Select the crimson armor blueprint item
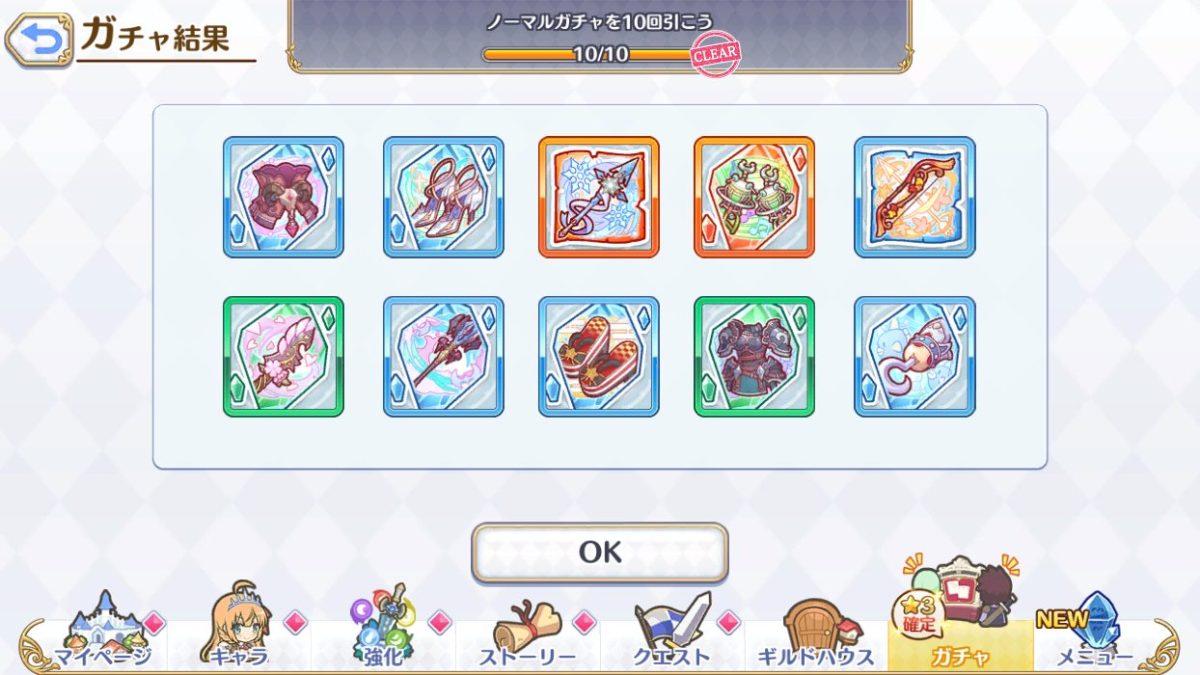The height and width of the screenshot is (675, 1200). (283, 197)
